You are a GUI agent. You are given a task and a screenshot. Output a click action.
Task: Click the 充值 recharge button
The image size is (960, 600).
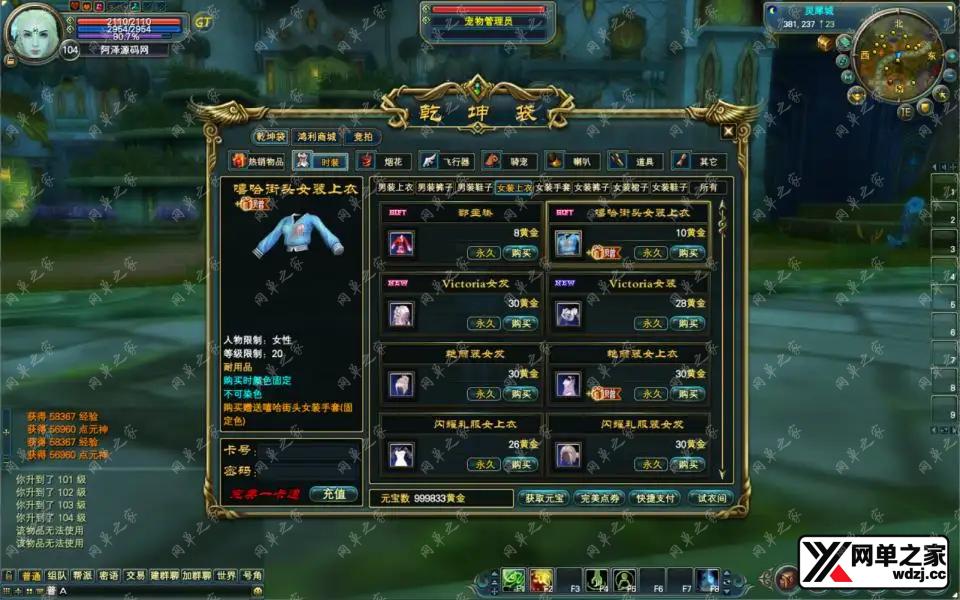(334, 494)
